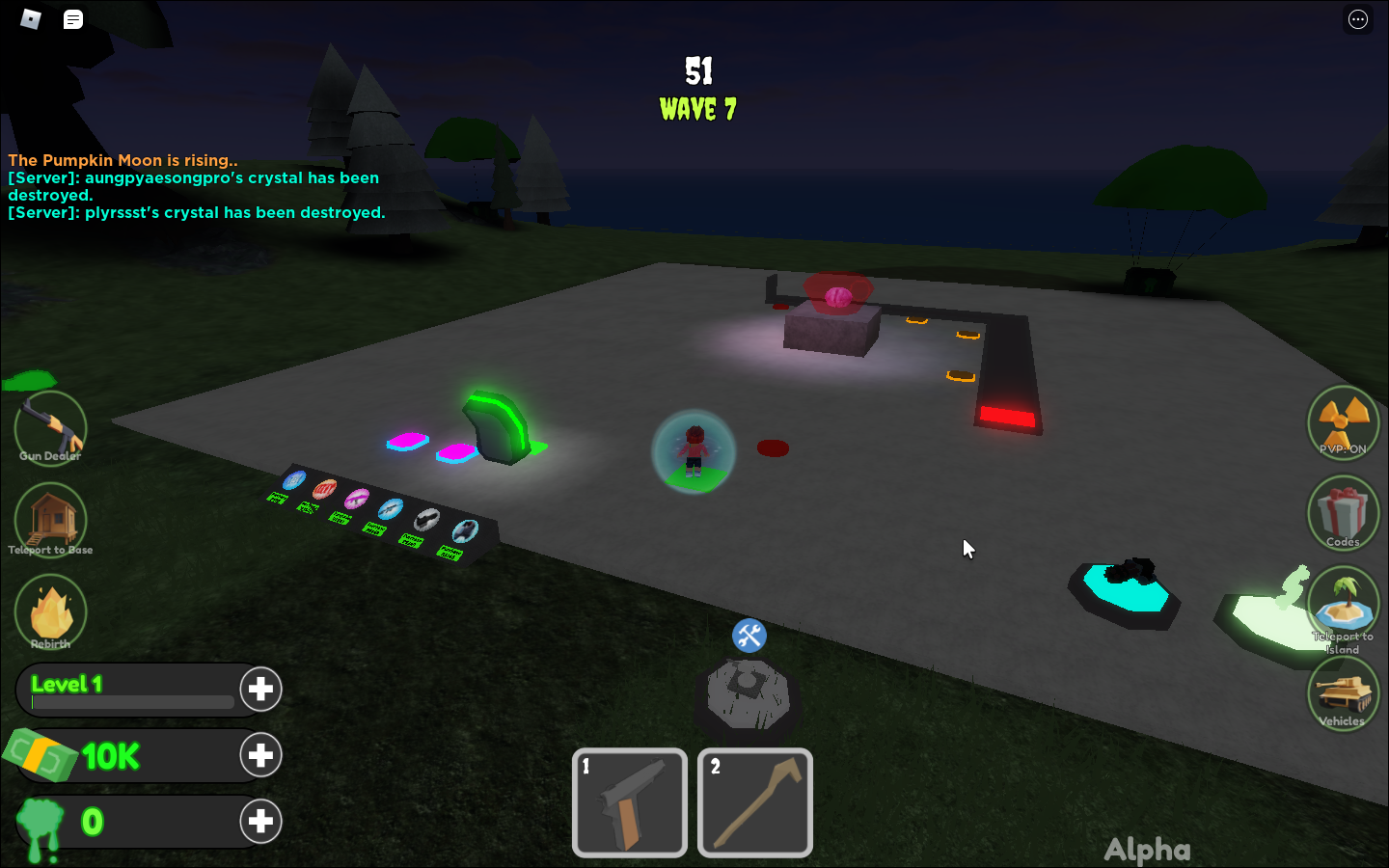Open the Codes gift icon

[1343, 512]
